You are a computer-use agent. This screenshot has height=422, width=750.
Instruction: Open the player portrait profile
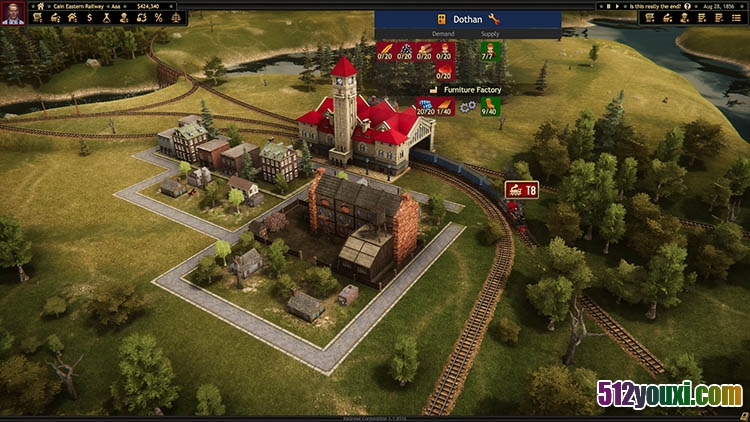pos(13,13)
